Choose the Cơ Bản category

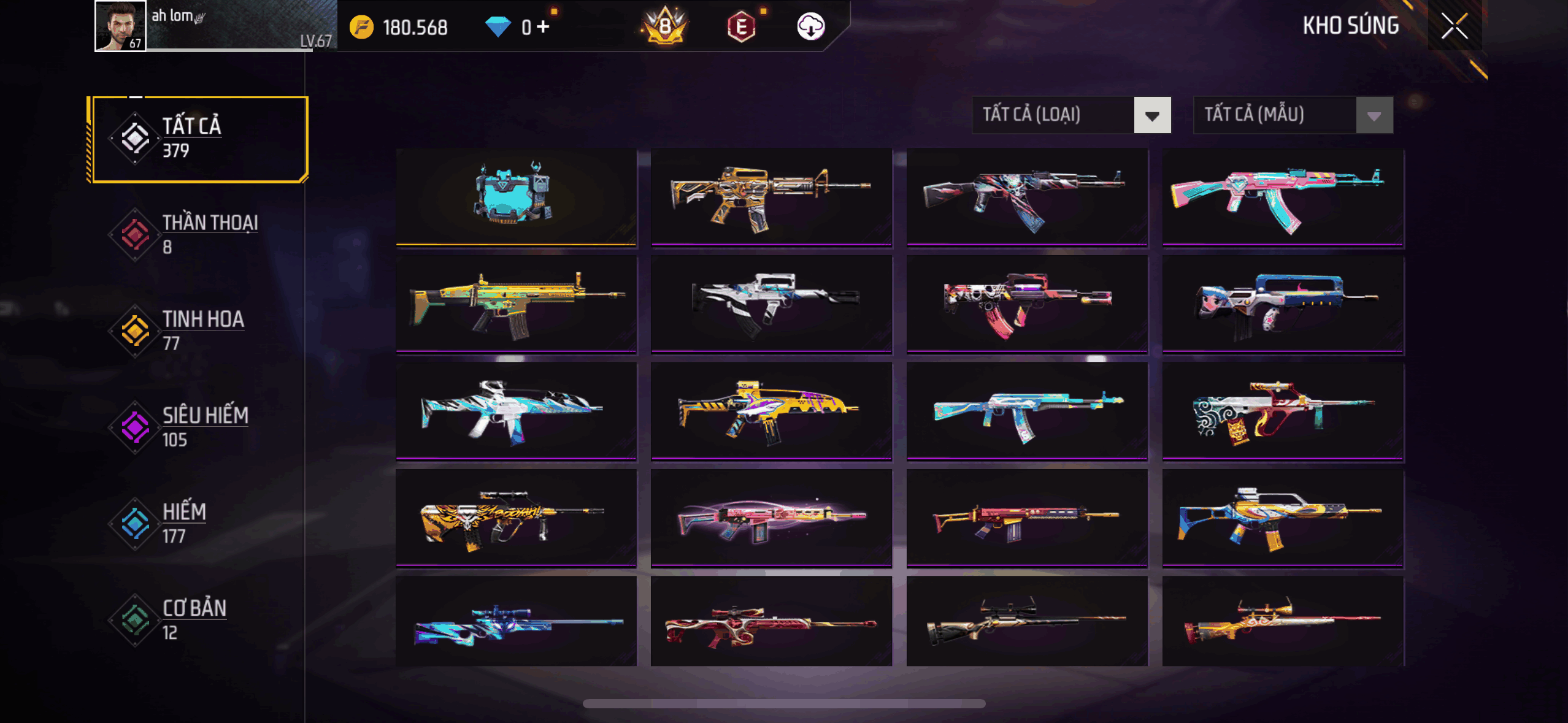[x=198, y=619]
